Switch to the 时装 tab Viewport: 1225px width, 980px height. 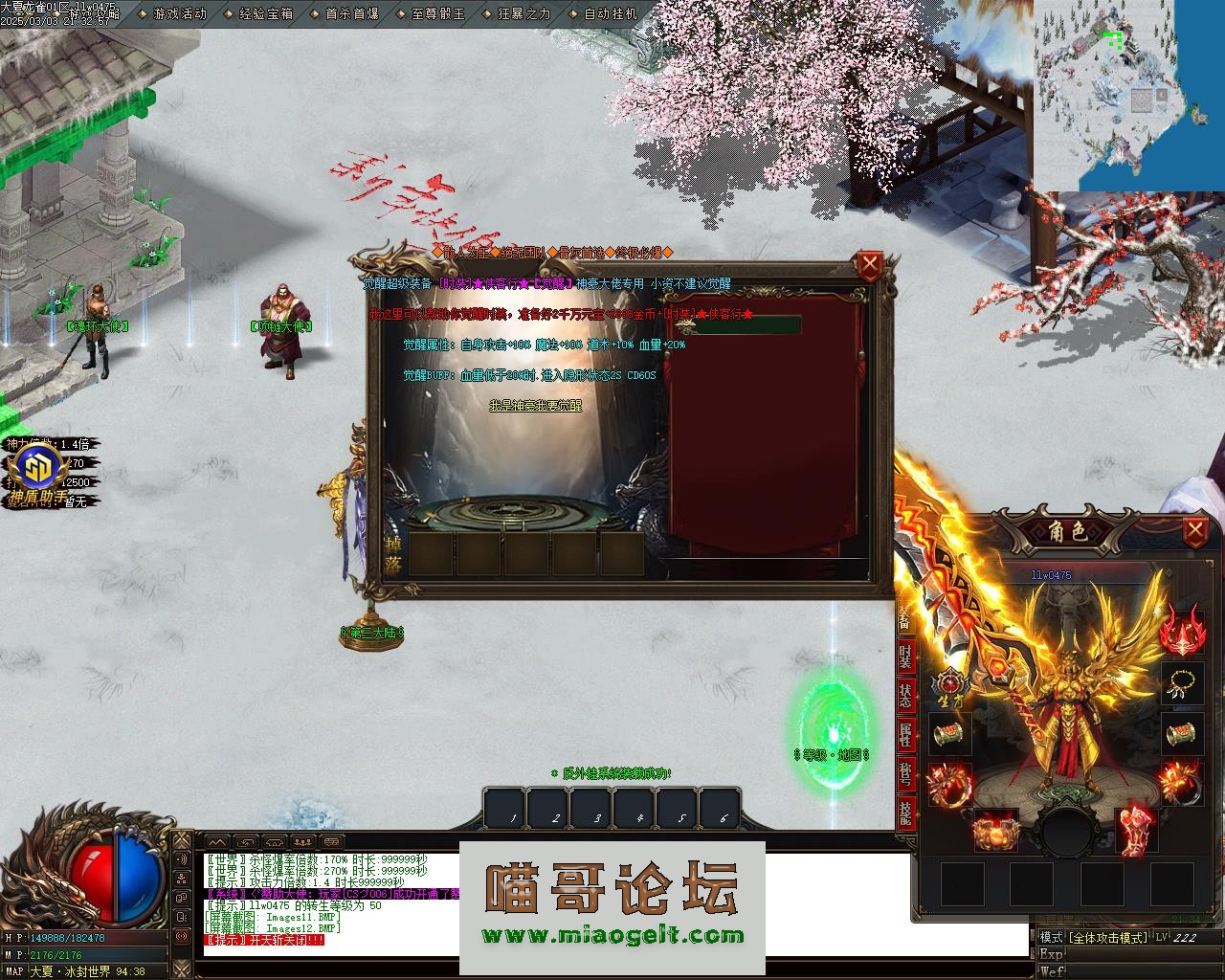(x=905, y=657)
